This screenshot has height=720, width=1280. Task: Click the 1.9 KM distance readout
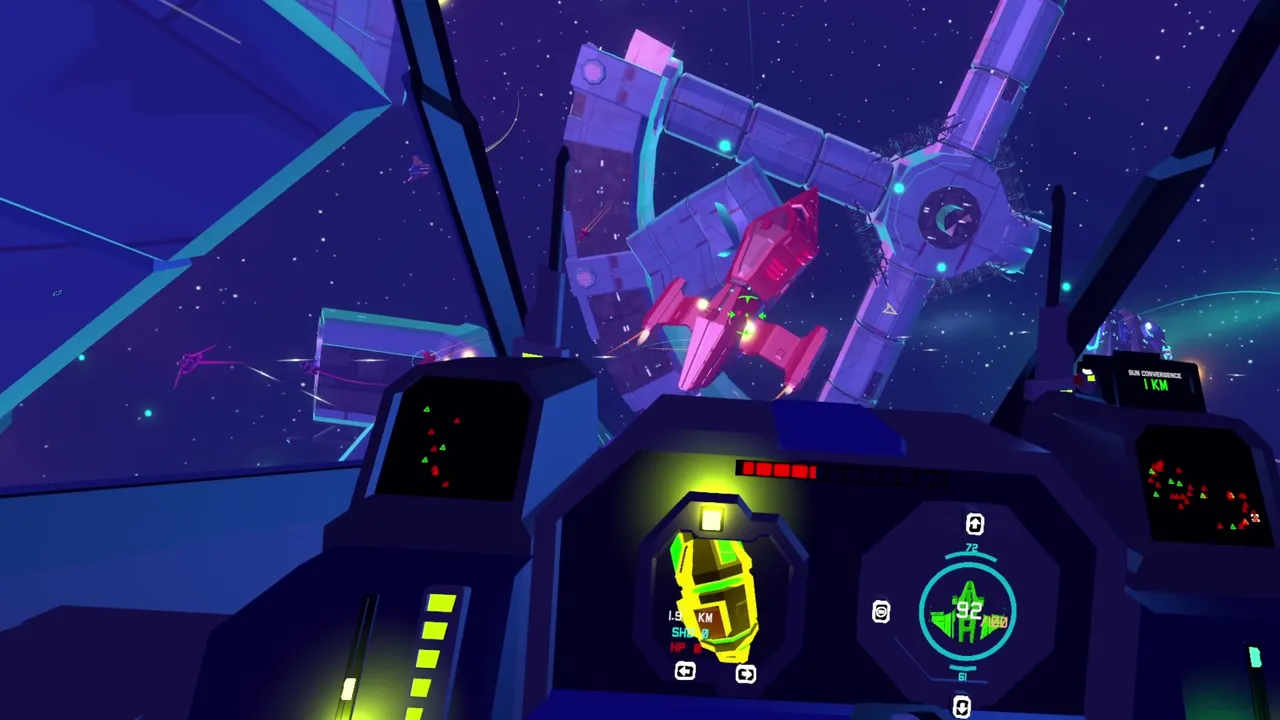pos(688,615)
